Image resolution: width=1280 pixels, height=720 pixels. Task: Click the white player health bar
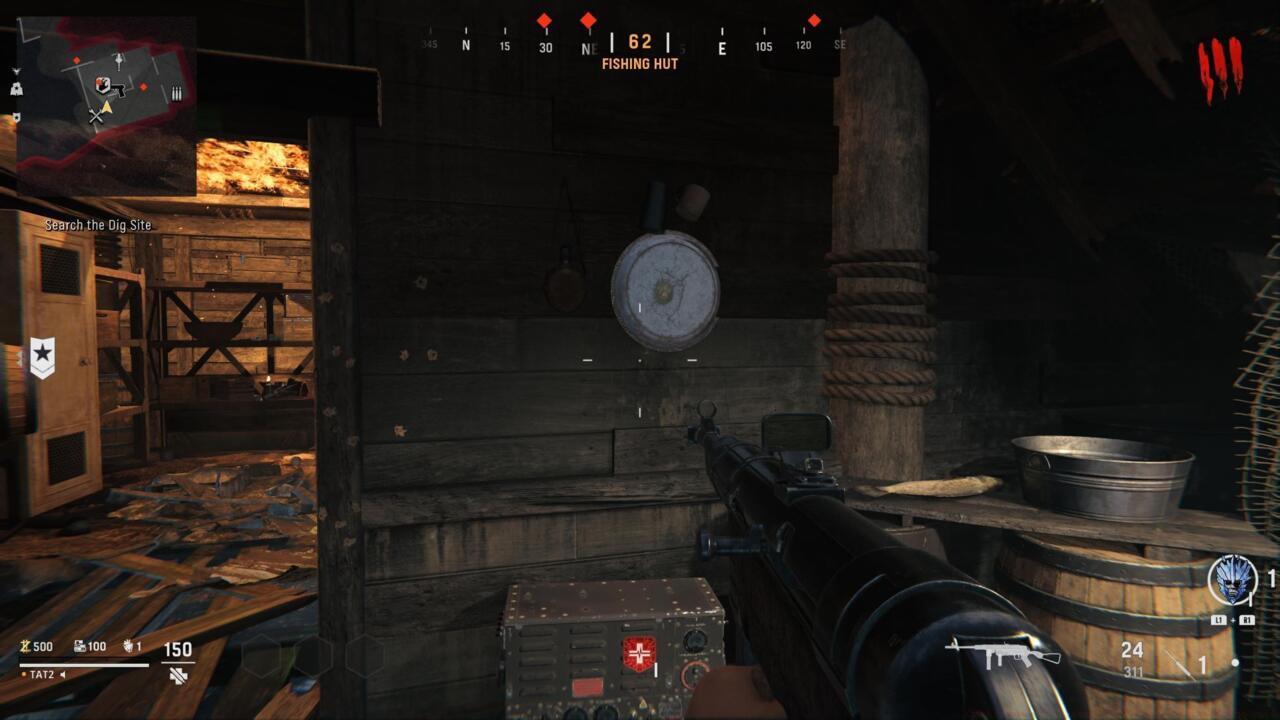click(83, 666)
